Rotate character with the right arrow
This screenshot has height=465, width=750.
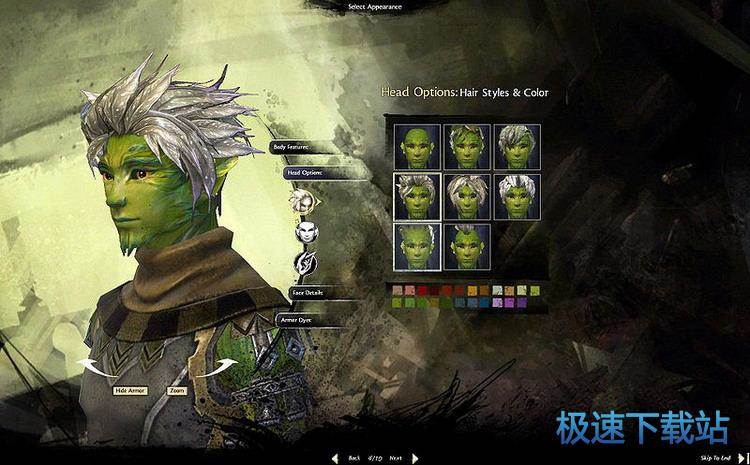pyautogui.click(x=212, y=367)
